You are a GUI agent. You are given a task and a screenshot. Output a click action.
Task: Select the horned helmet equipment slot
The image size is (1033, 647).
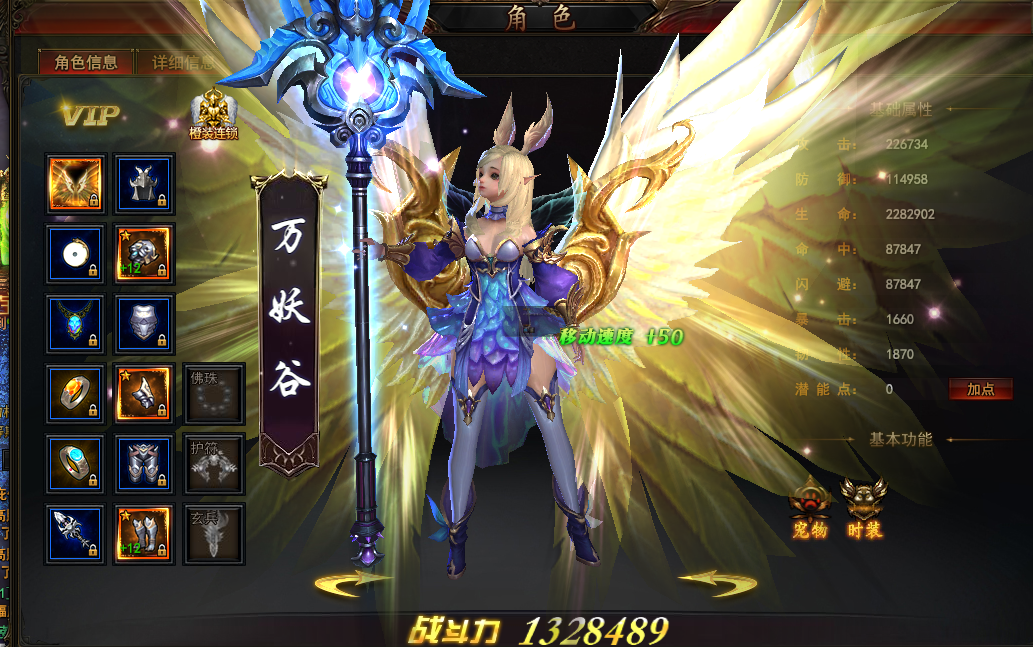(145, 183)
